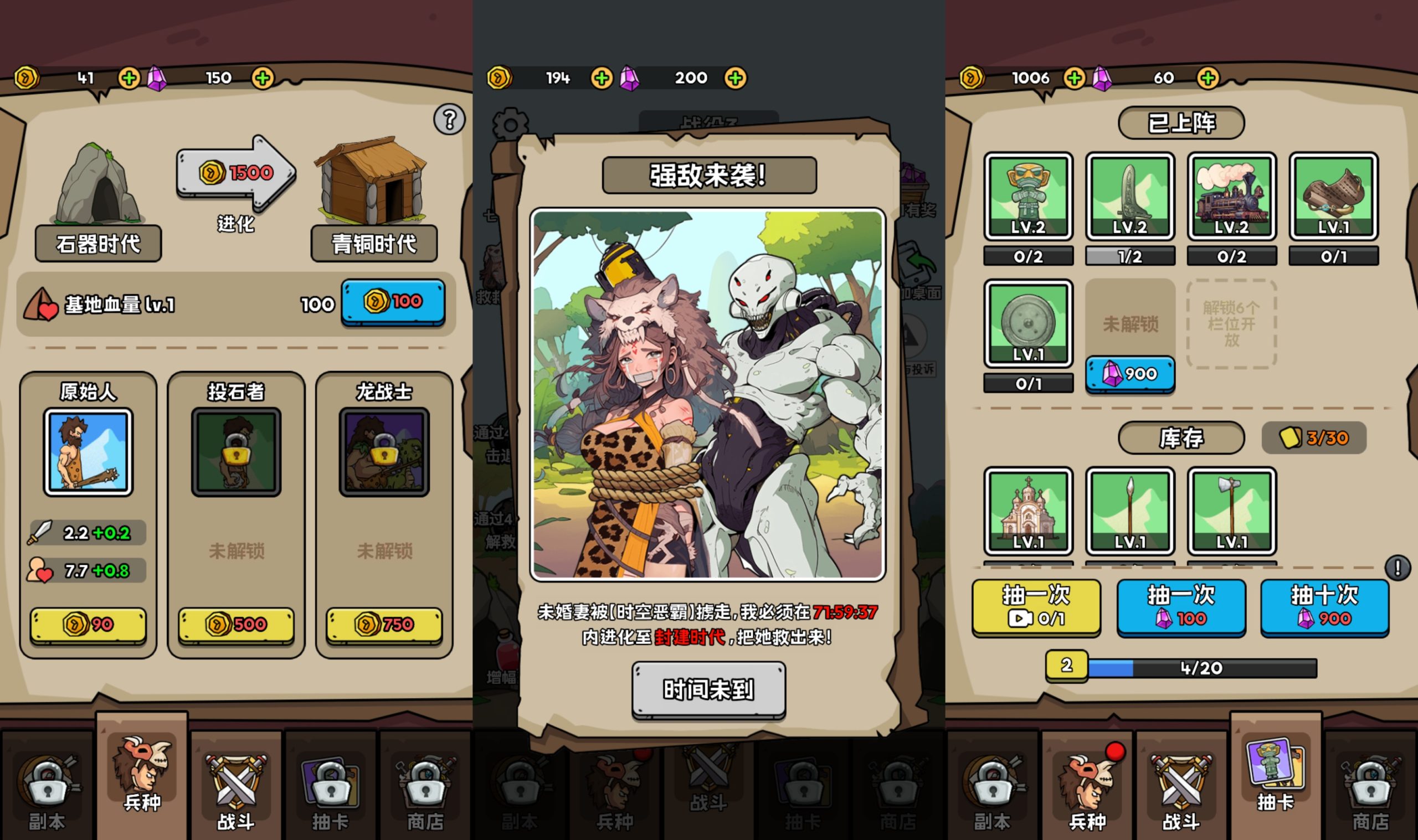The height and width of the screenshot is (840, 1418).
Task: Pick the axe card in inventory
Action: [1231, 511]
